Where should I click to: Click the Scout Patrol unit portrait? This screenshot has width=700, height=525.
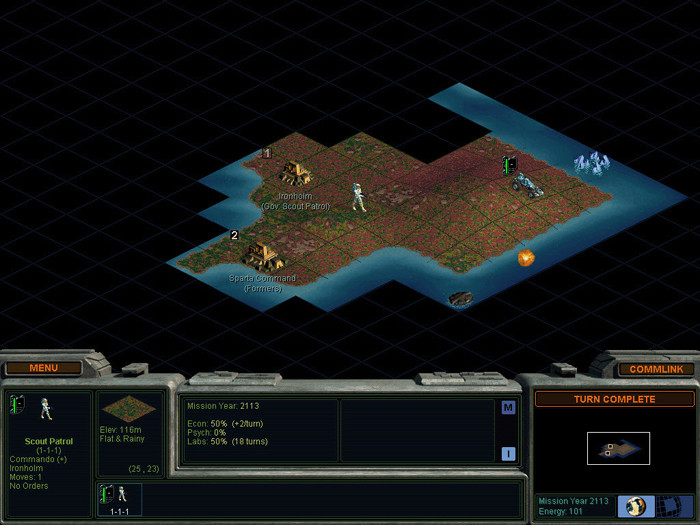(44, 408)
